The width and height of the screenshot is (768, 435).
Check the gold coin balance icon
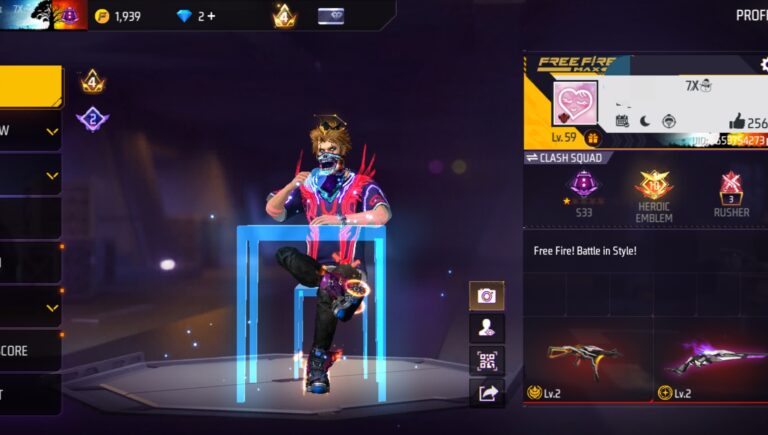point(101,16)
